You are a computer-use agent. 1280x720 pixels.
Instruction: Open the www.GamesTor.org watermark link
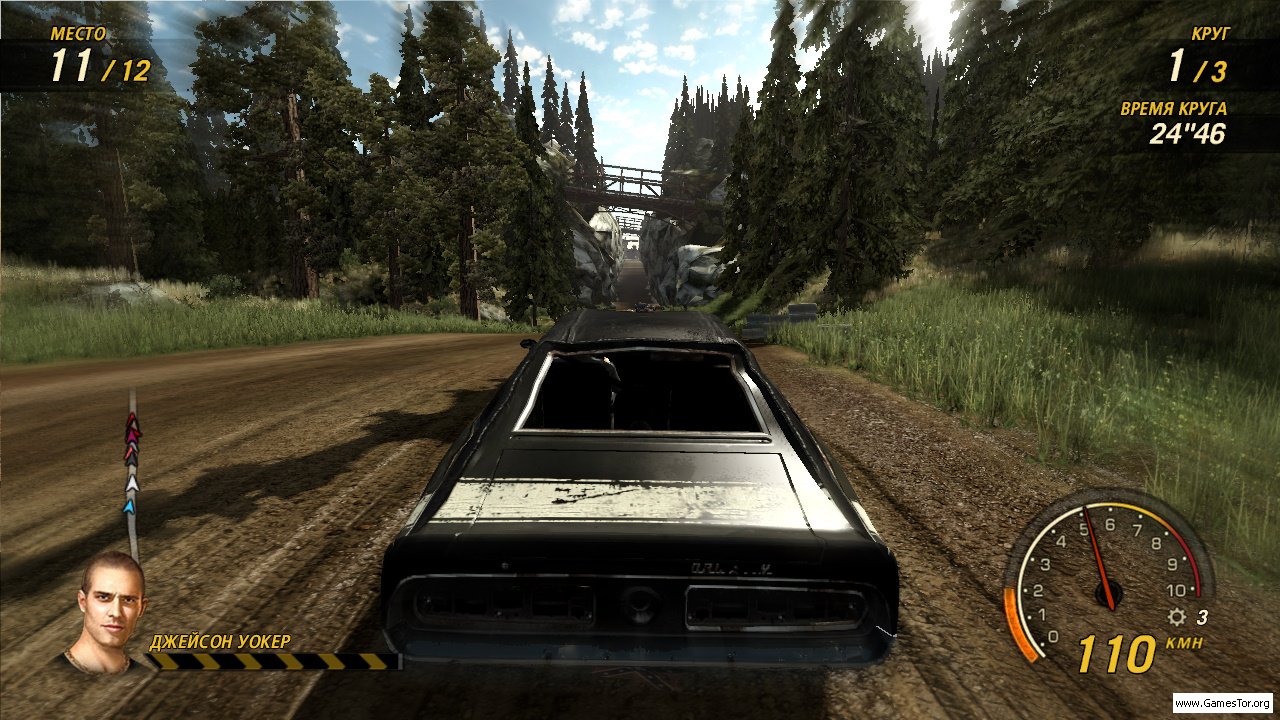(1223, 703)
